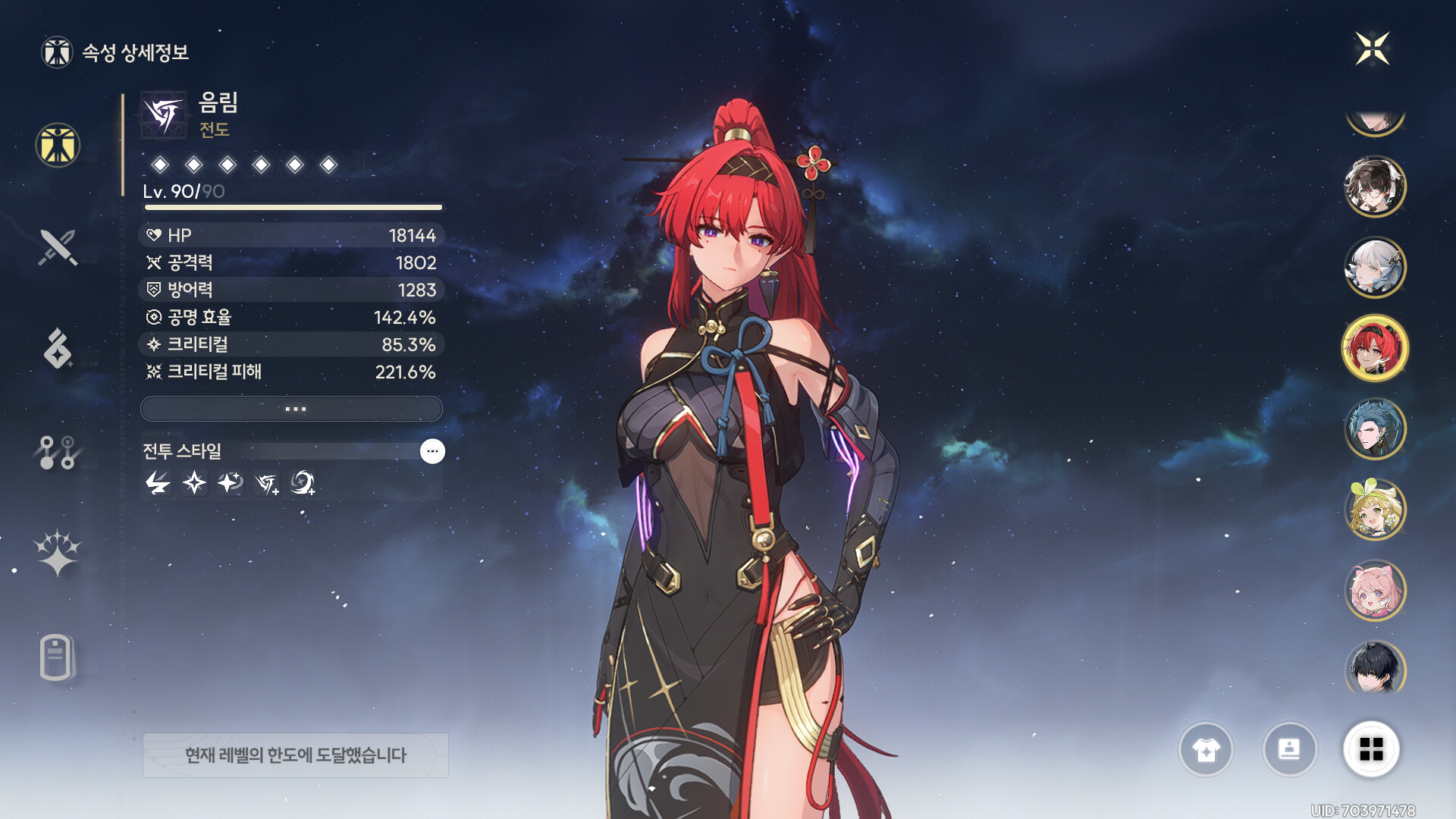Close the attribute details screen
The image size is (1456, 819).
[x=1372, y=49]
